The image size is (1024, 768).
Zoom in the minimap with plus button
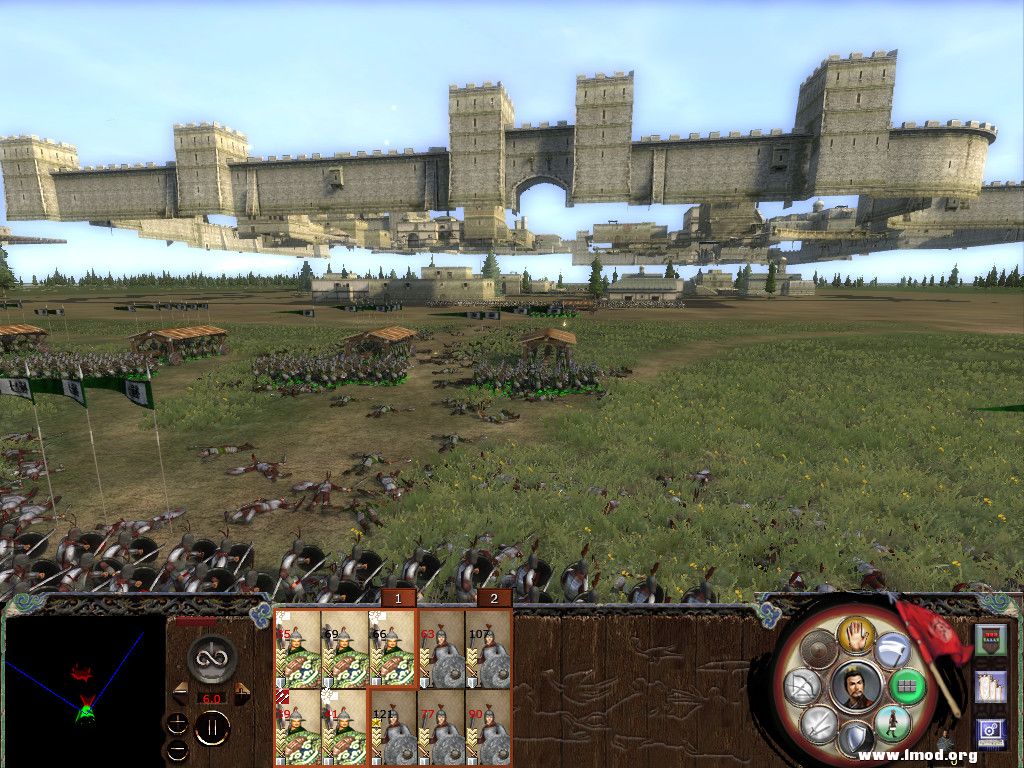177,722
